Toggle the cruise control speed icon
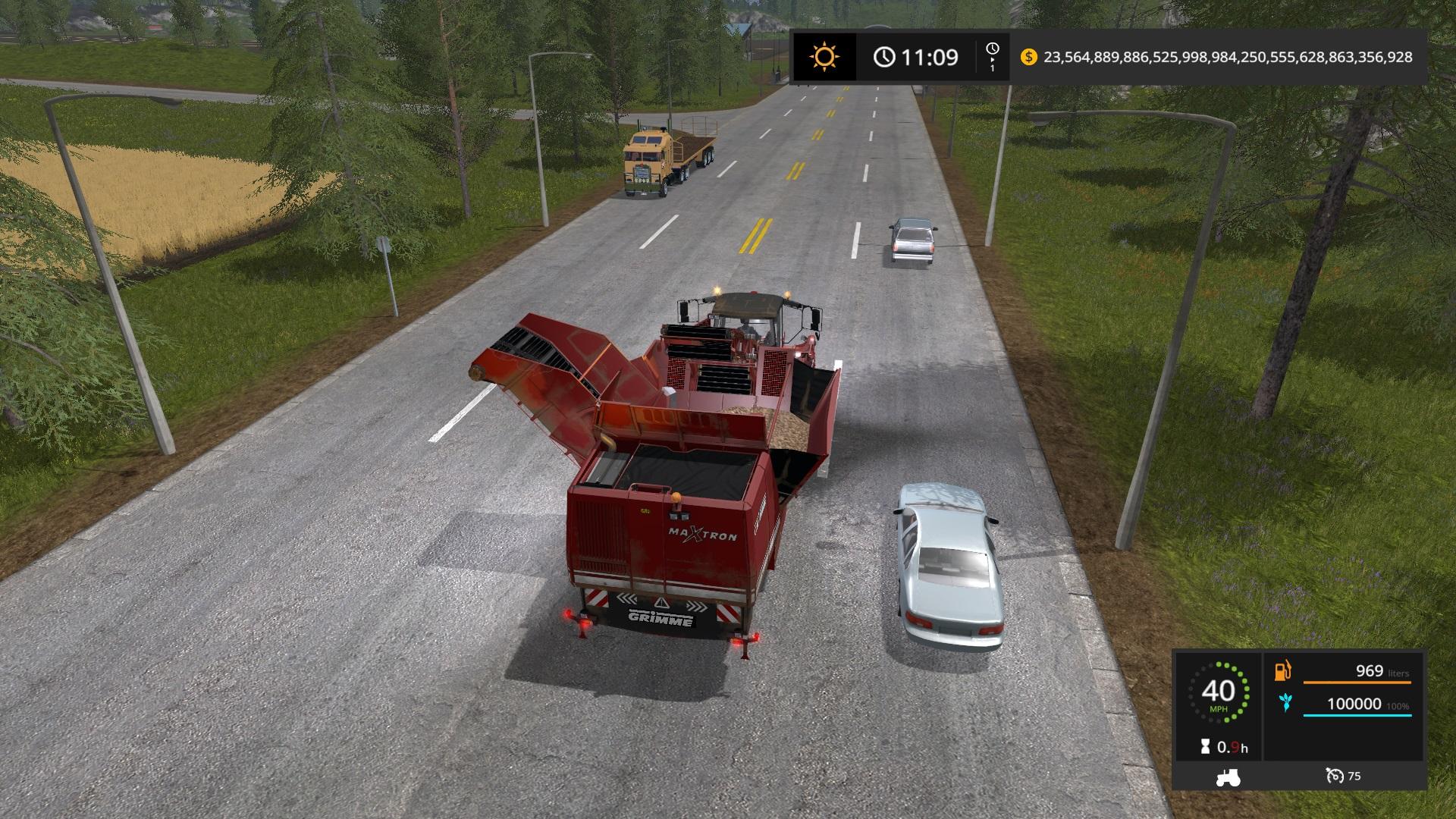 1334,776
